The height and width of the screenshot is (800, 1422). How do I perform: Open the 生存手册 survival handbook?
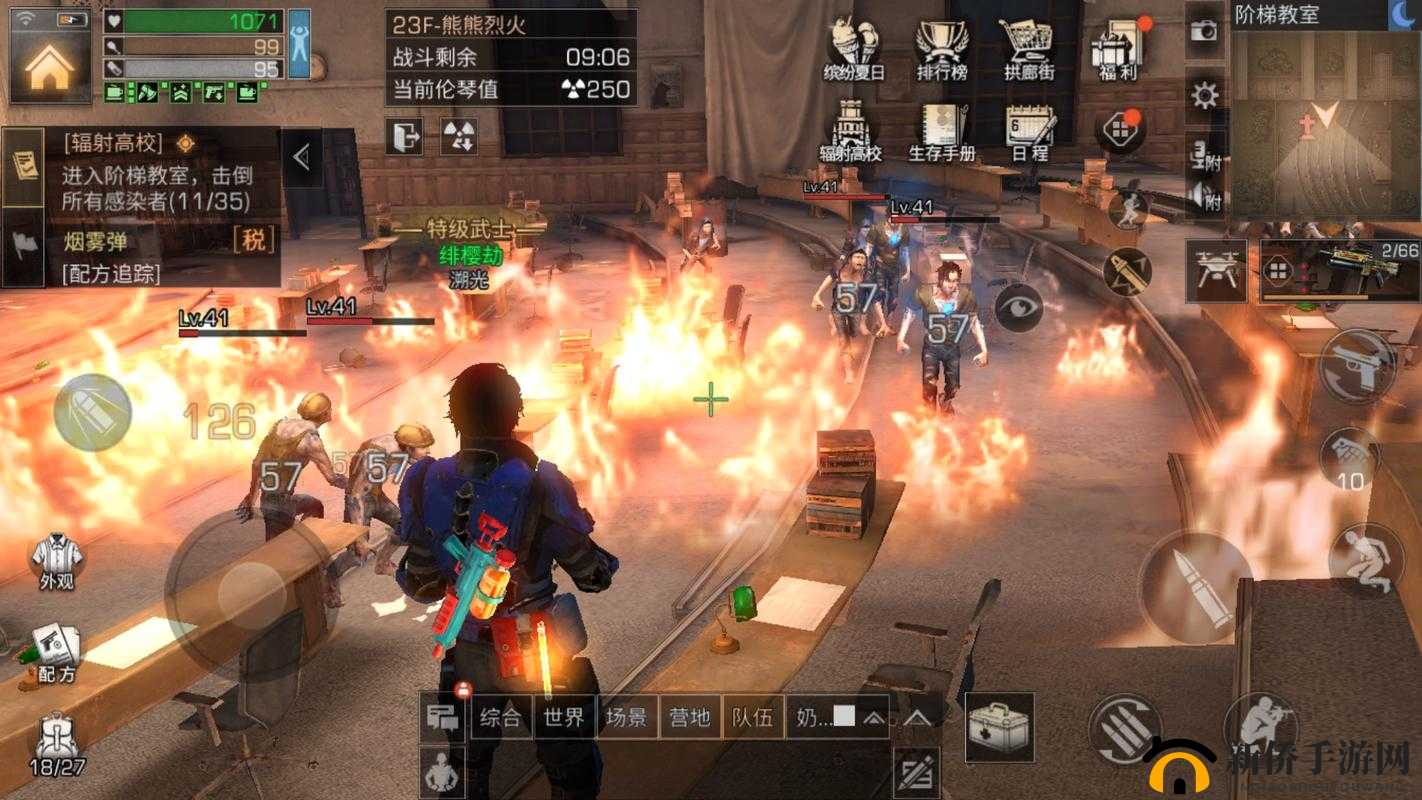(941, 132)
